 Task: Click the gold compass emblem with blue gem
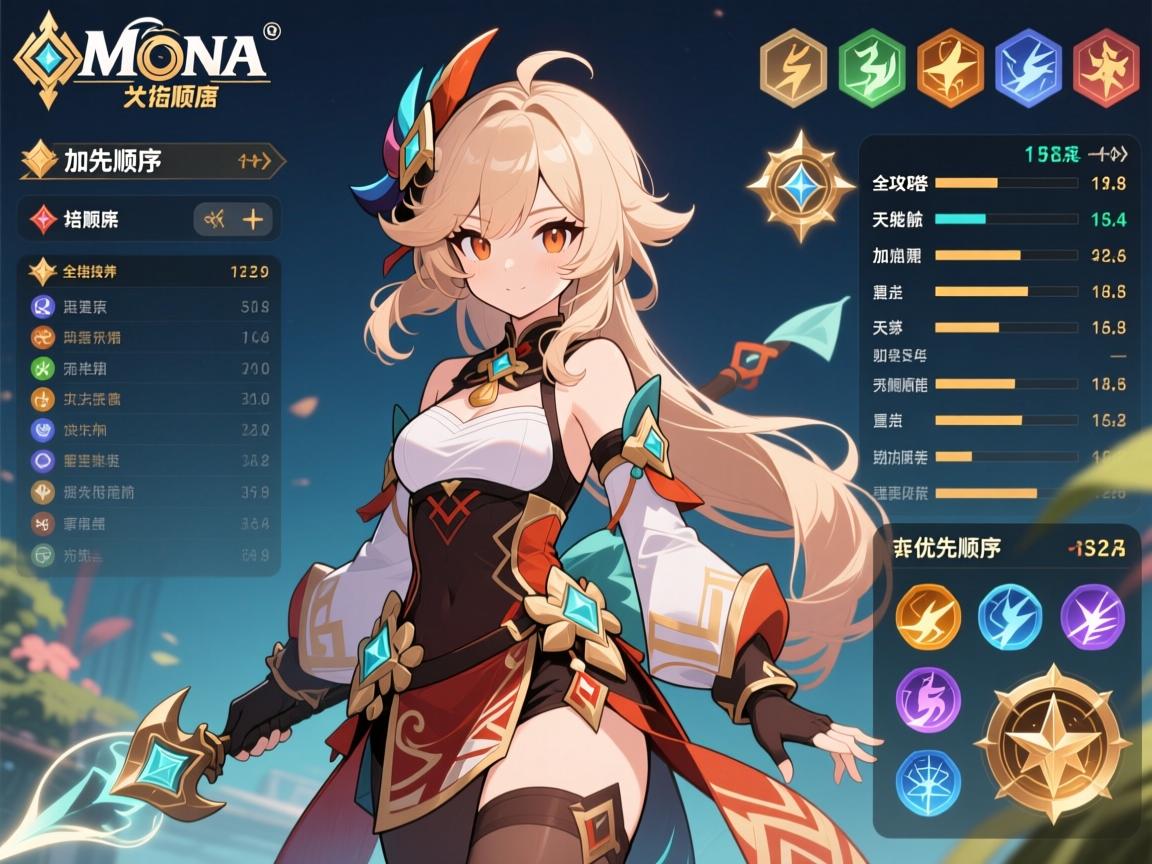point(799,185)
